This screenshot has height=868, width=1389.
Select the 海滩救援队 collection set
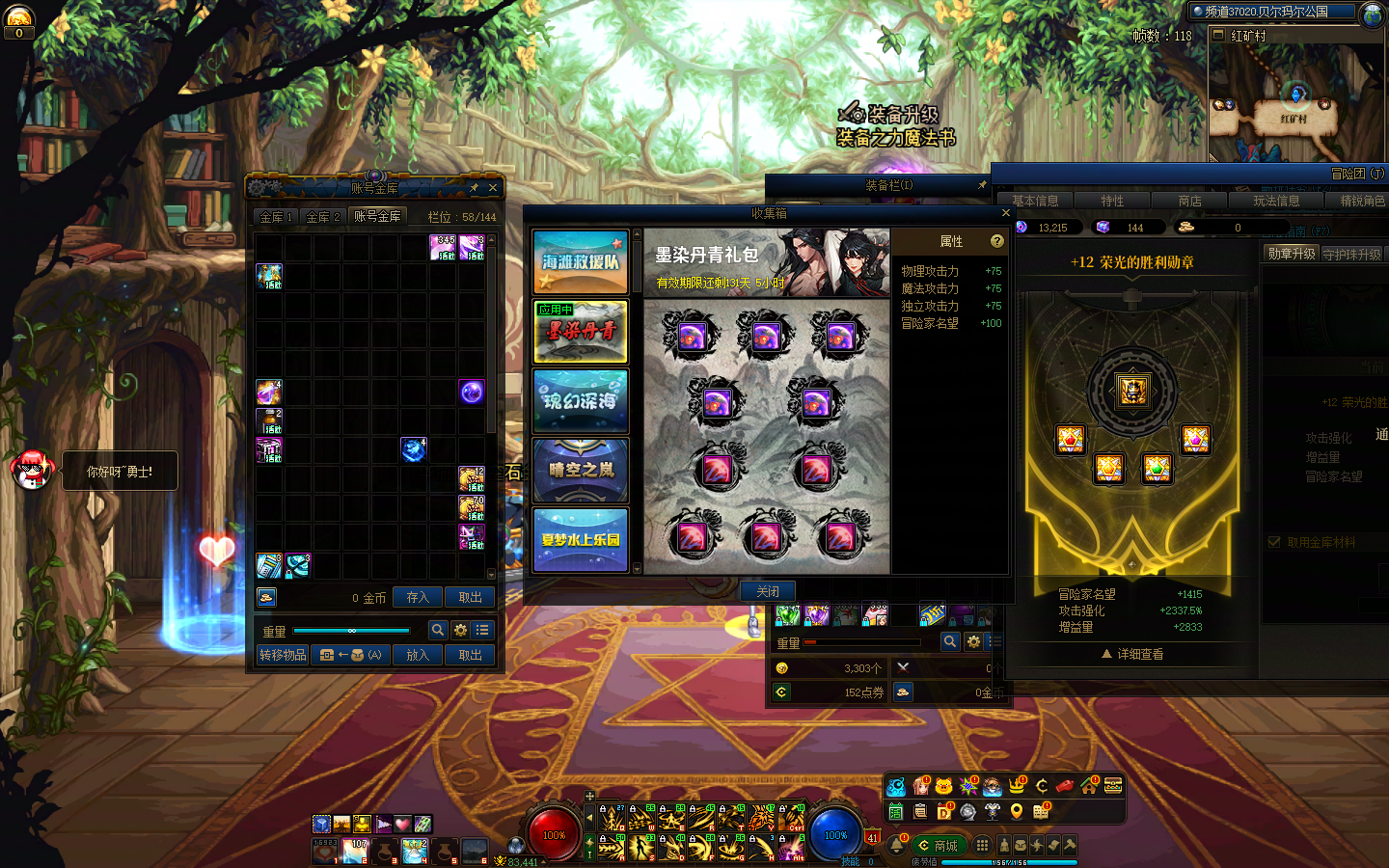(x=581, y=262)
